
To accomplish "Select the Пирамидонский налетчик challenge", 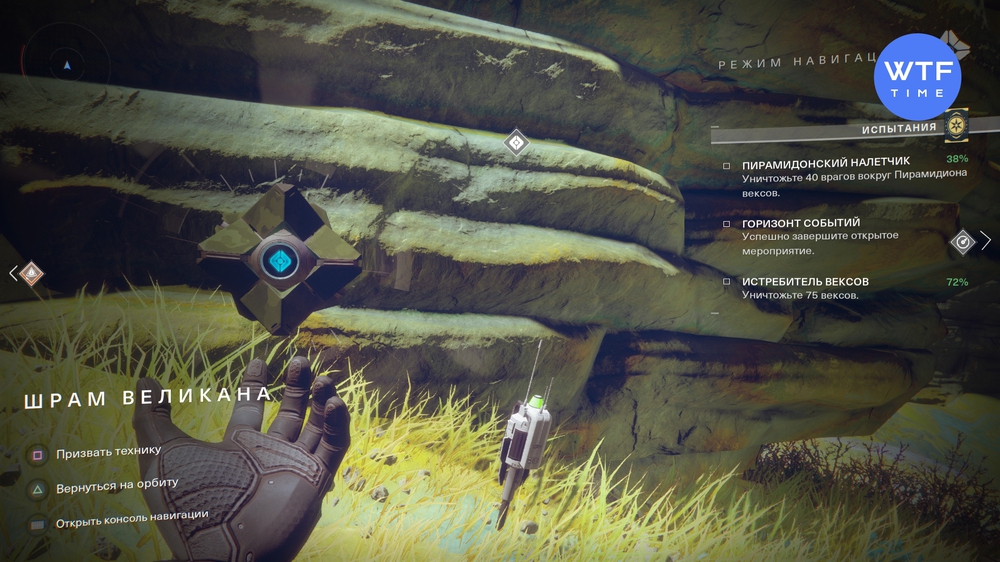I will pos(811,164).
